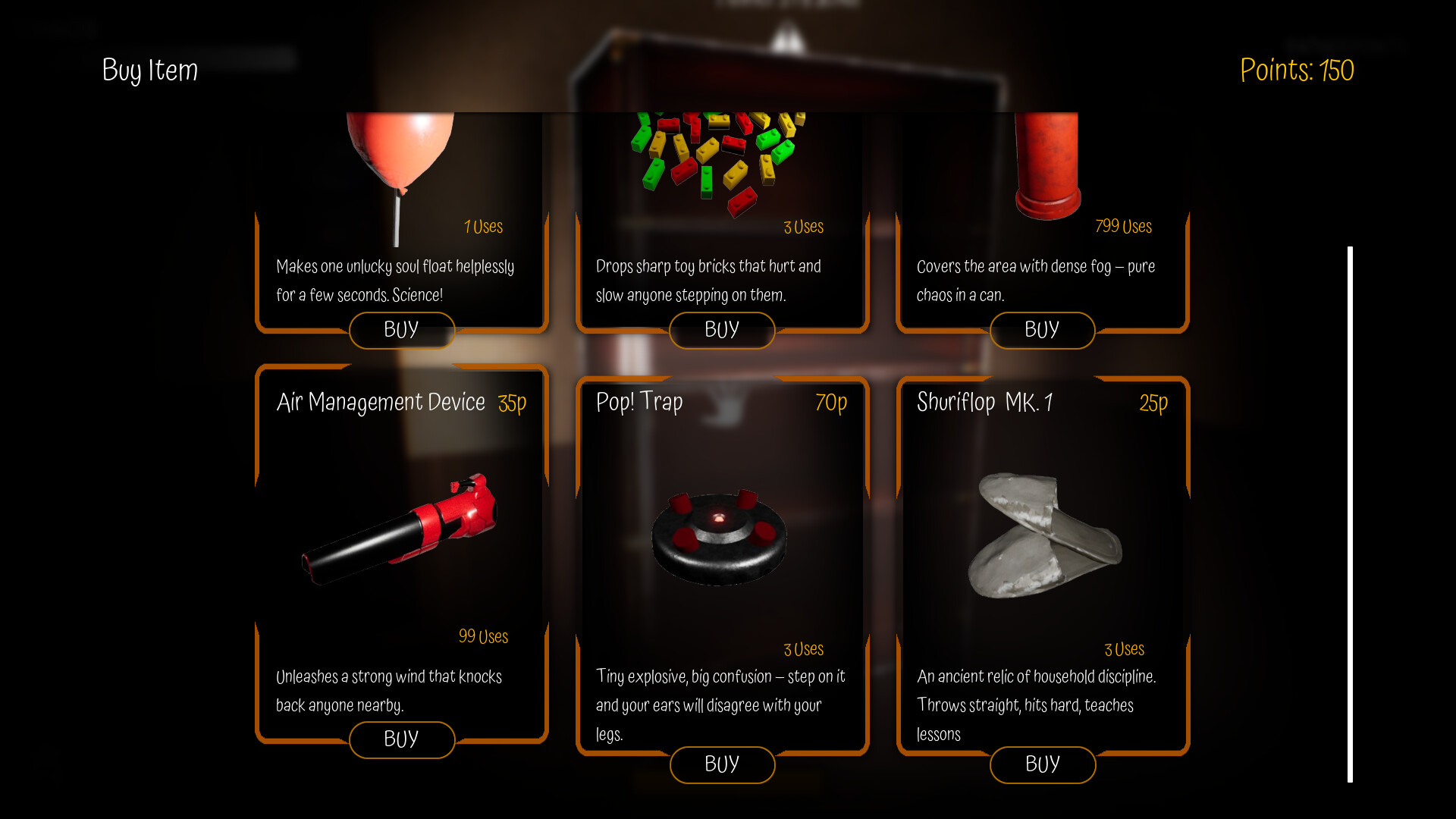The image size is (1456, 819).
Task: Click the 70p price on Pop! Trap
Action: pos(832,403)
